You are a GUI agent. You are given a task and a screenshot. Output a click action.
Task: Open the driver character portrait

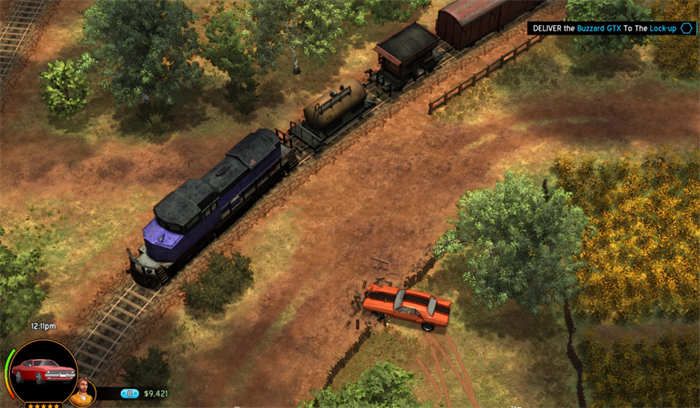(x=82, y=392)
